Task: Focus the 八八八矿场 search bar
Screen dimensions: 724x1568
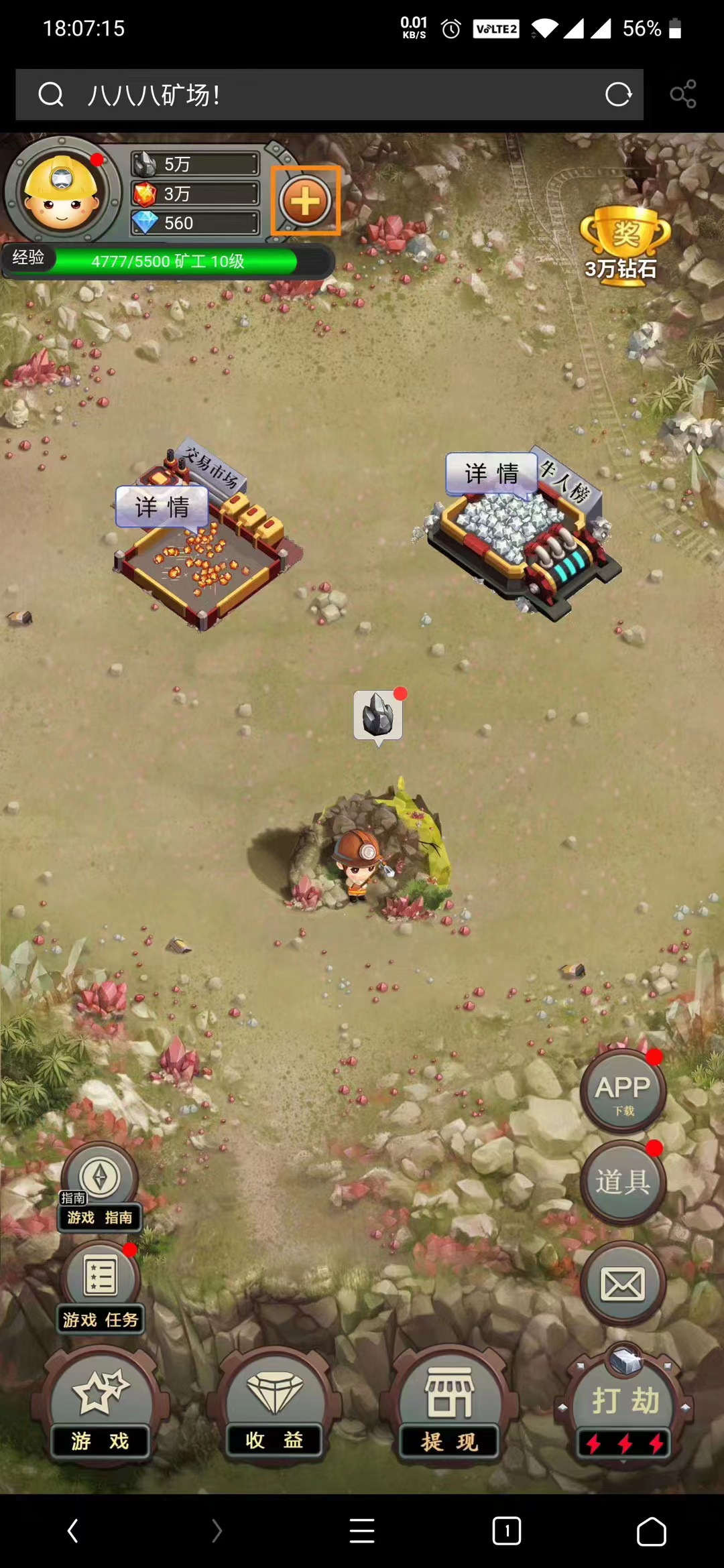Action: [x=322, y=94]
